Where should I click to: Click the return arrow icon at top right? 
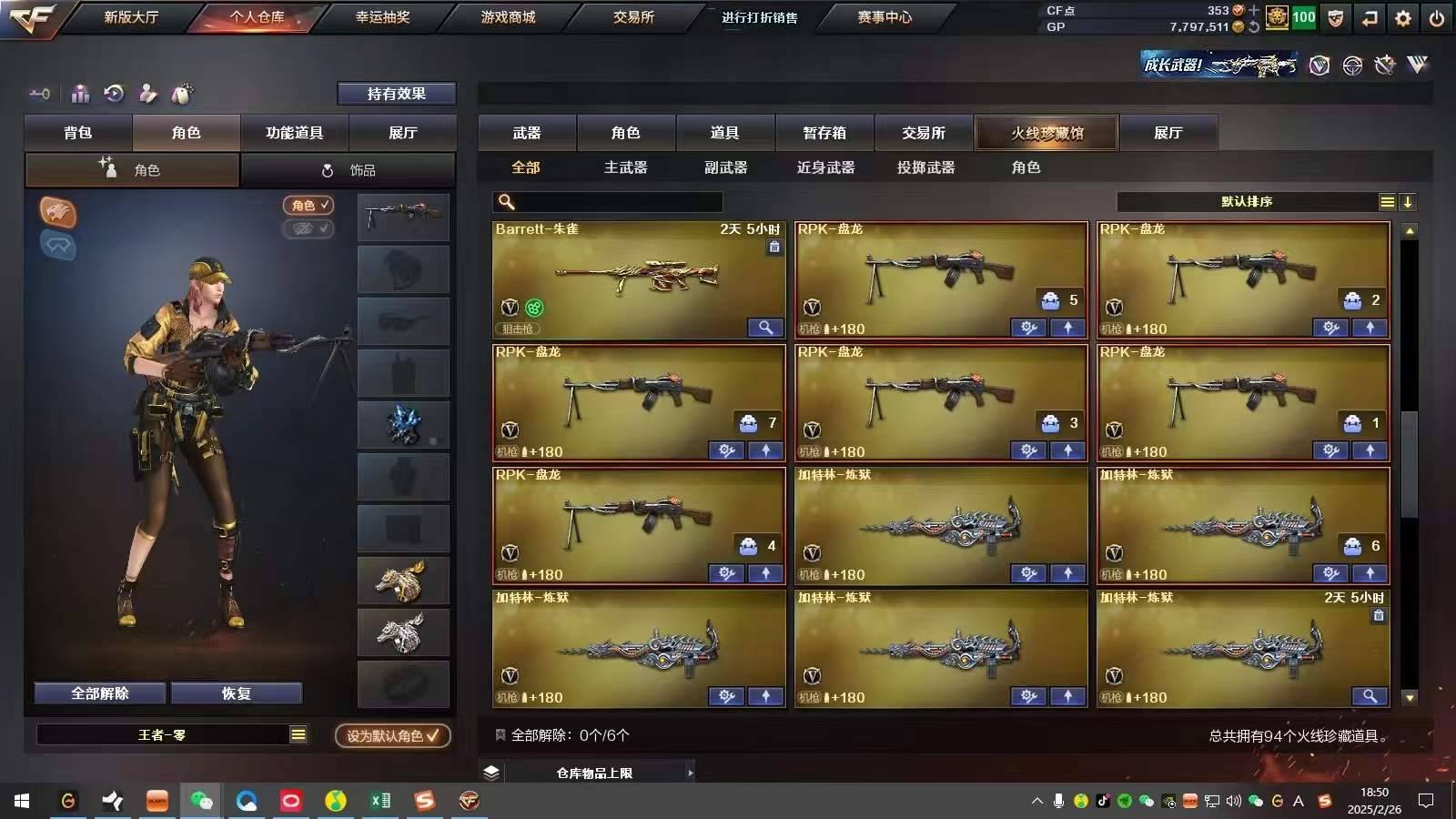[1370, 17]
